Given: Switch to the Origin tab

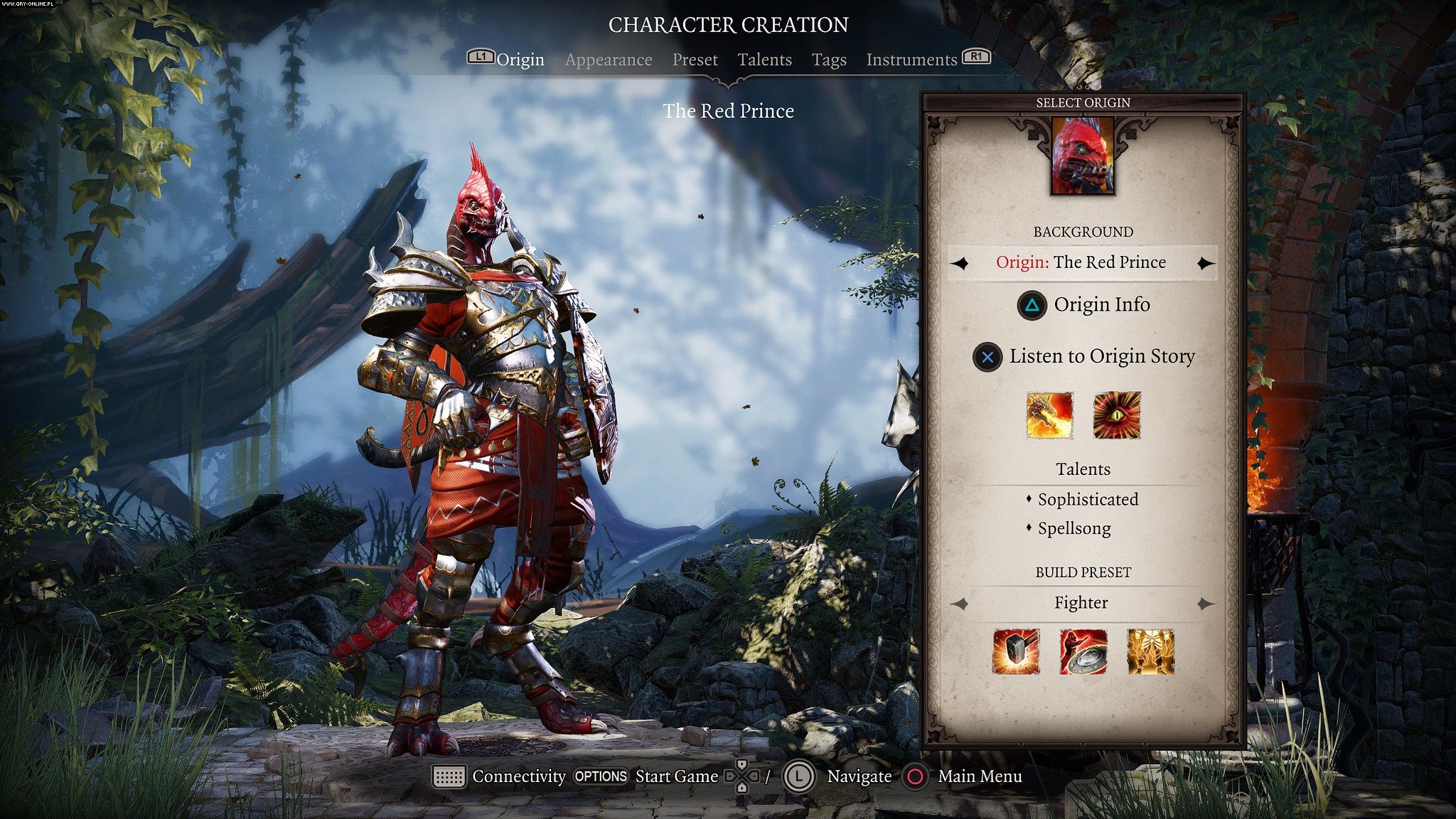Looking at the screenshot, I should (520, 60).
